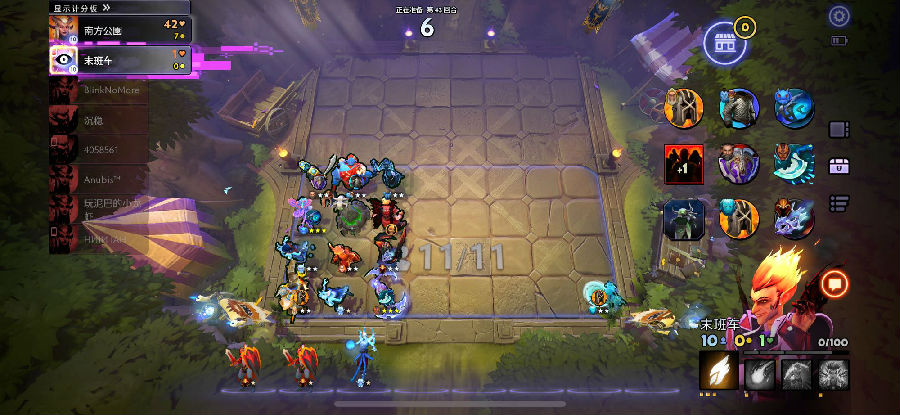
Task: Select eliminated player BlinkNoMore
Action: pos(100,91)
